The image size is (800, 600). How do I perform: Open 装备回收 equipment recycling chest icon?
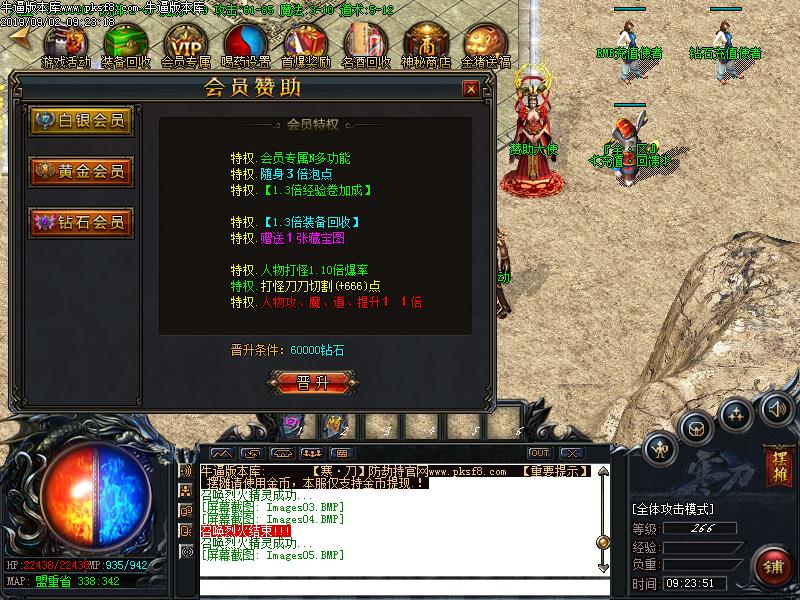pyautogui.click(x=127, y=43)
